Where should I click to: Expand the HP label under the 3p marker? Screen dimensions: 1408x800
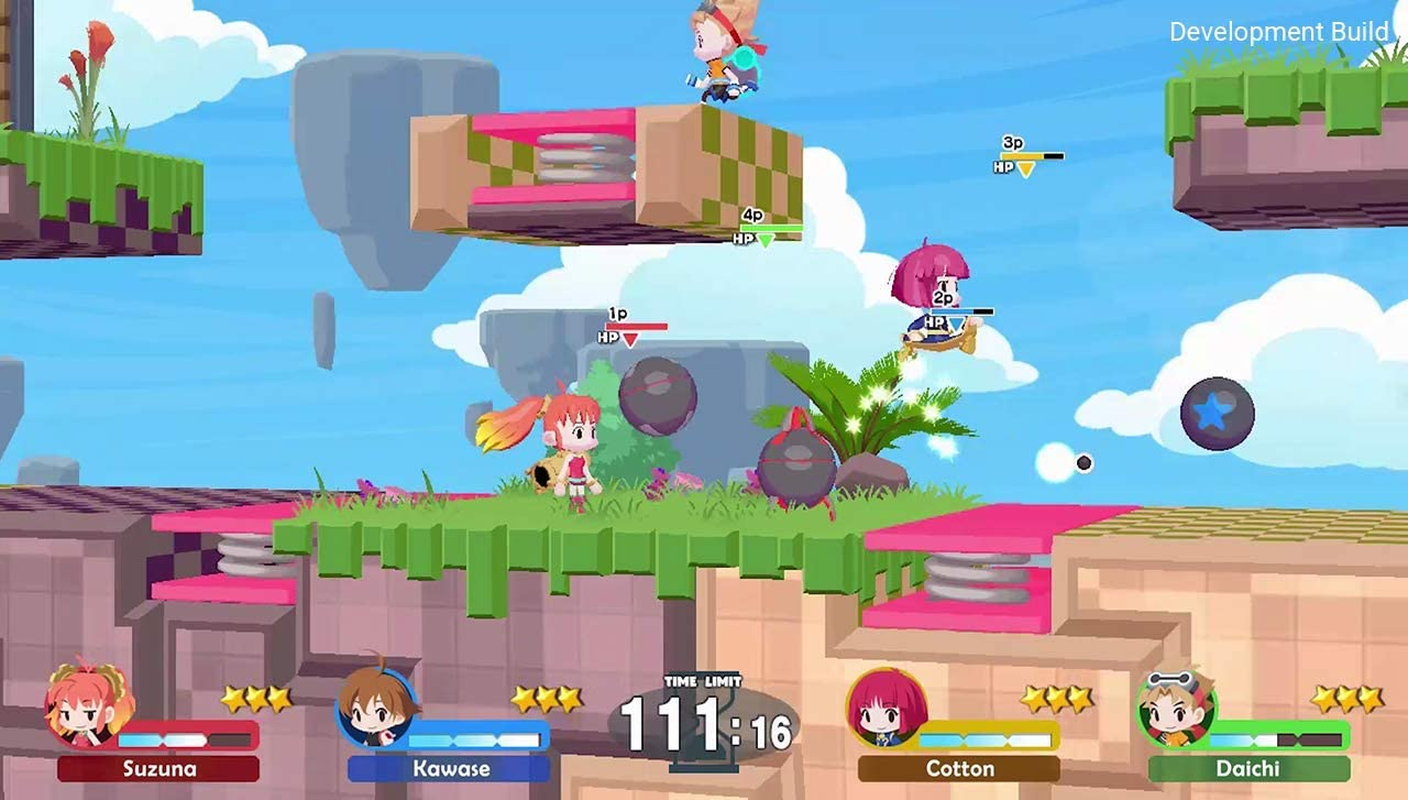click(x=1004, y=167)
